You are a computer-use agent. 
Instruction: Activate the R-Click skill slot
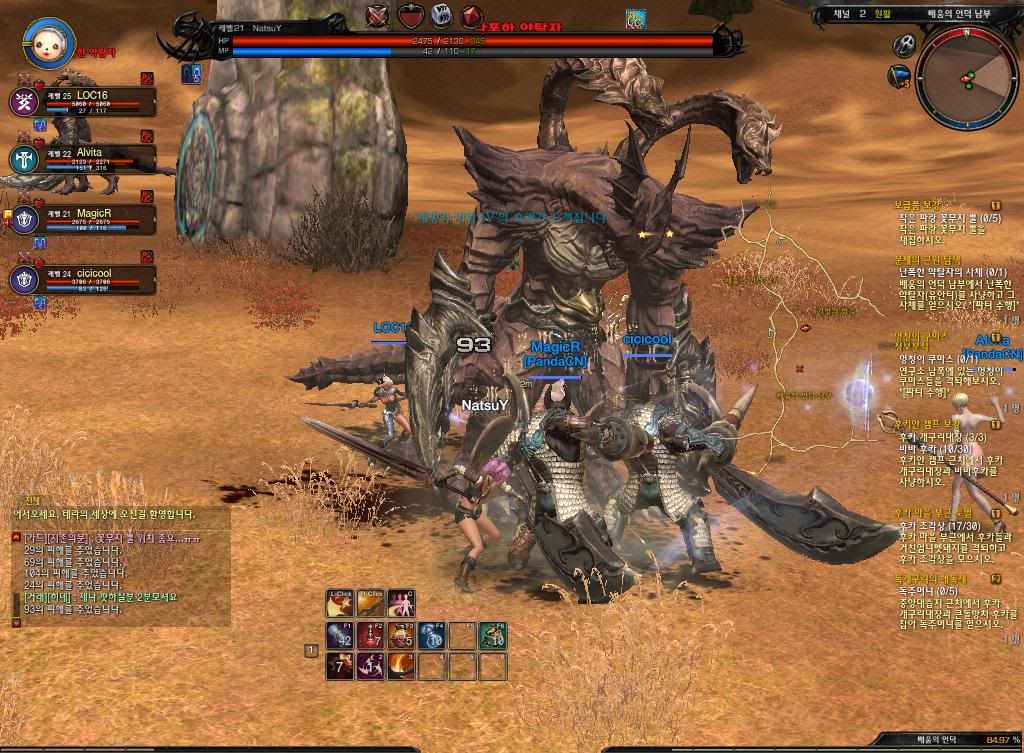(x=370, y=603)
